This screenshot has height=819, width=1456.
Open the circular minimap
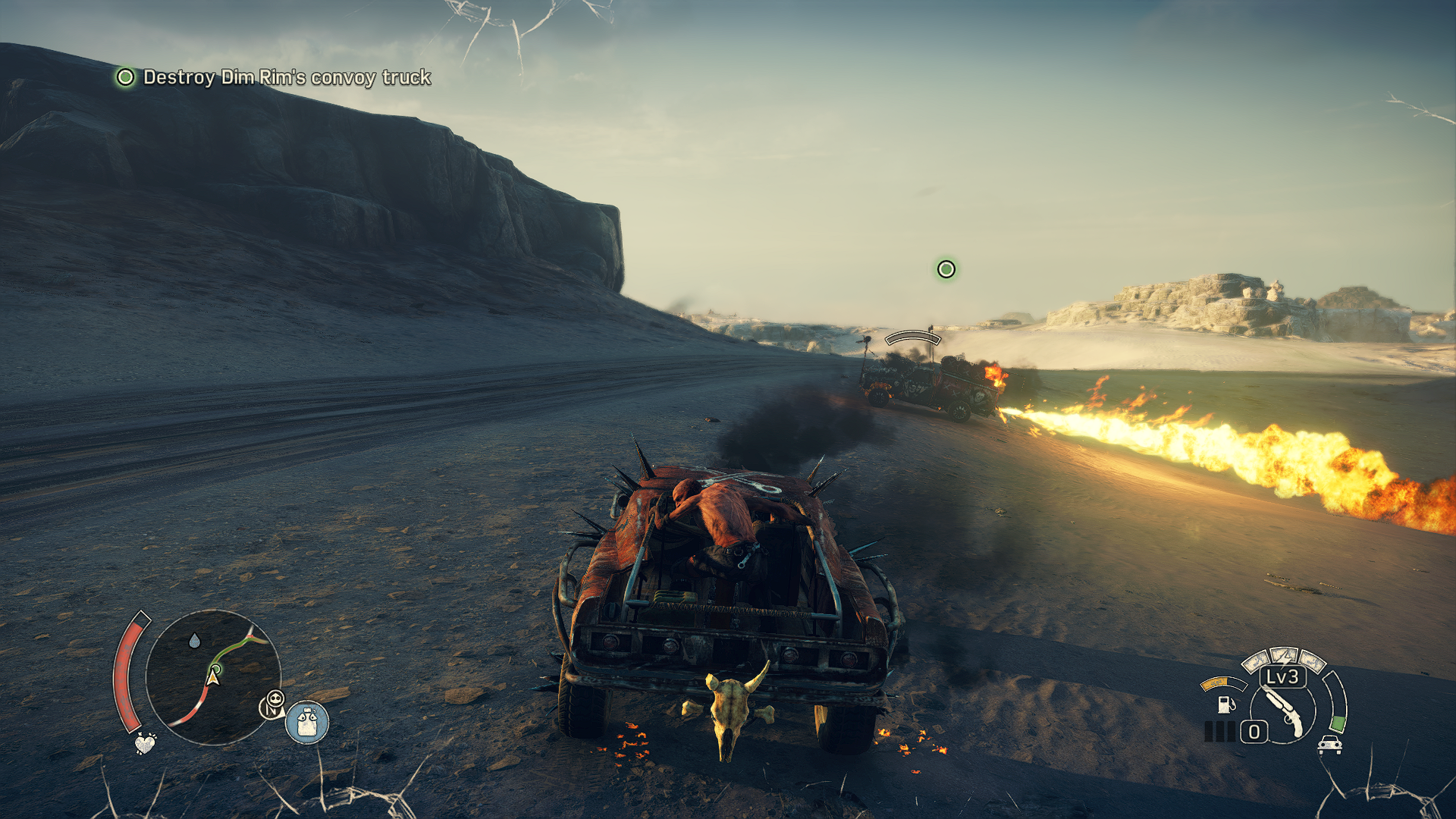(x=213, y=677)
